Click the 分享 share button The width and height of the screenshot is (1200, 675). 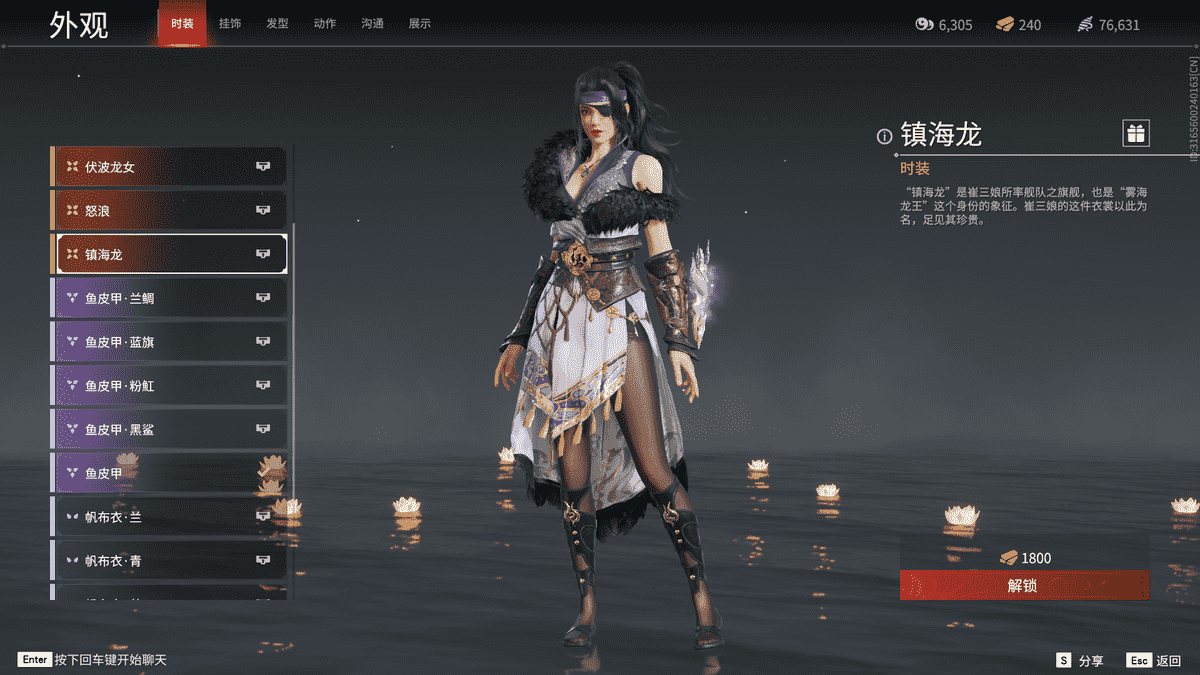(x=1080, y=660)
